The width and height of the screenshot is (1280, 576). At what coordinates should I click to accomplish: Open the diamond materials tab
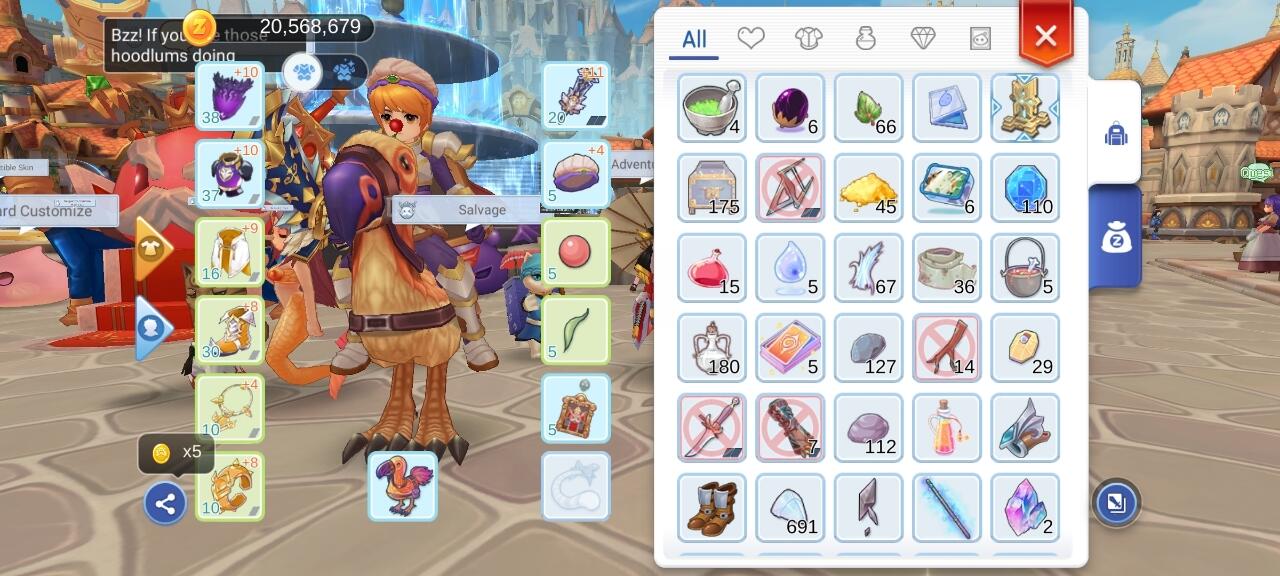coord(923,38)
